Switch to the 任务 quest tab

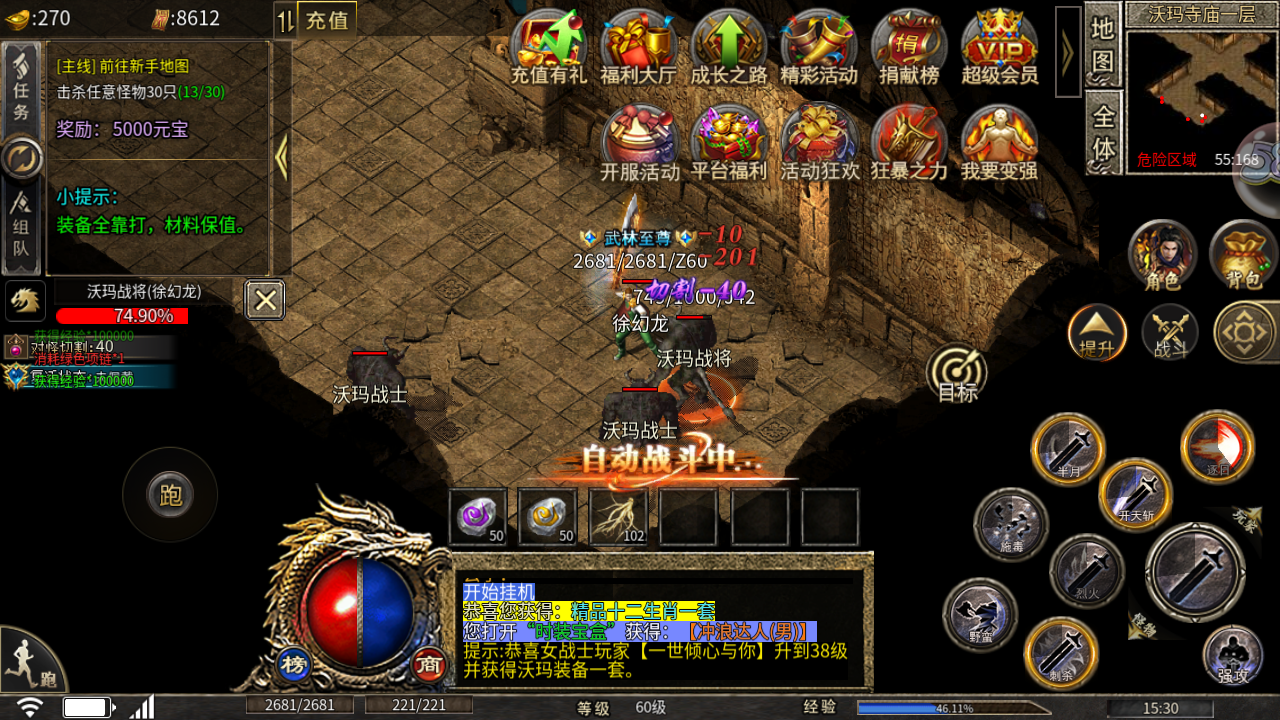pyautogui.click(x=22, y=88)
